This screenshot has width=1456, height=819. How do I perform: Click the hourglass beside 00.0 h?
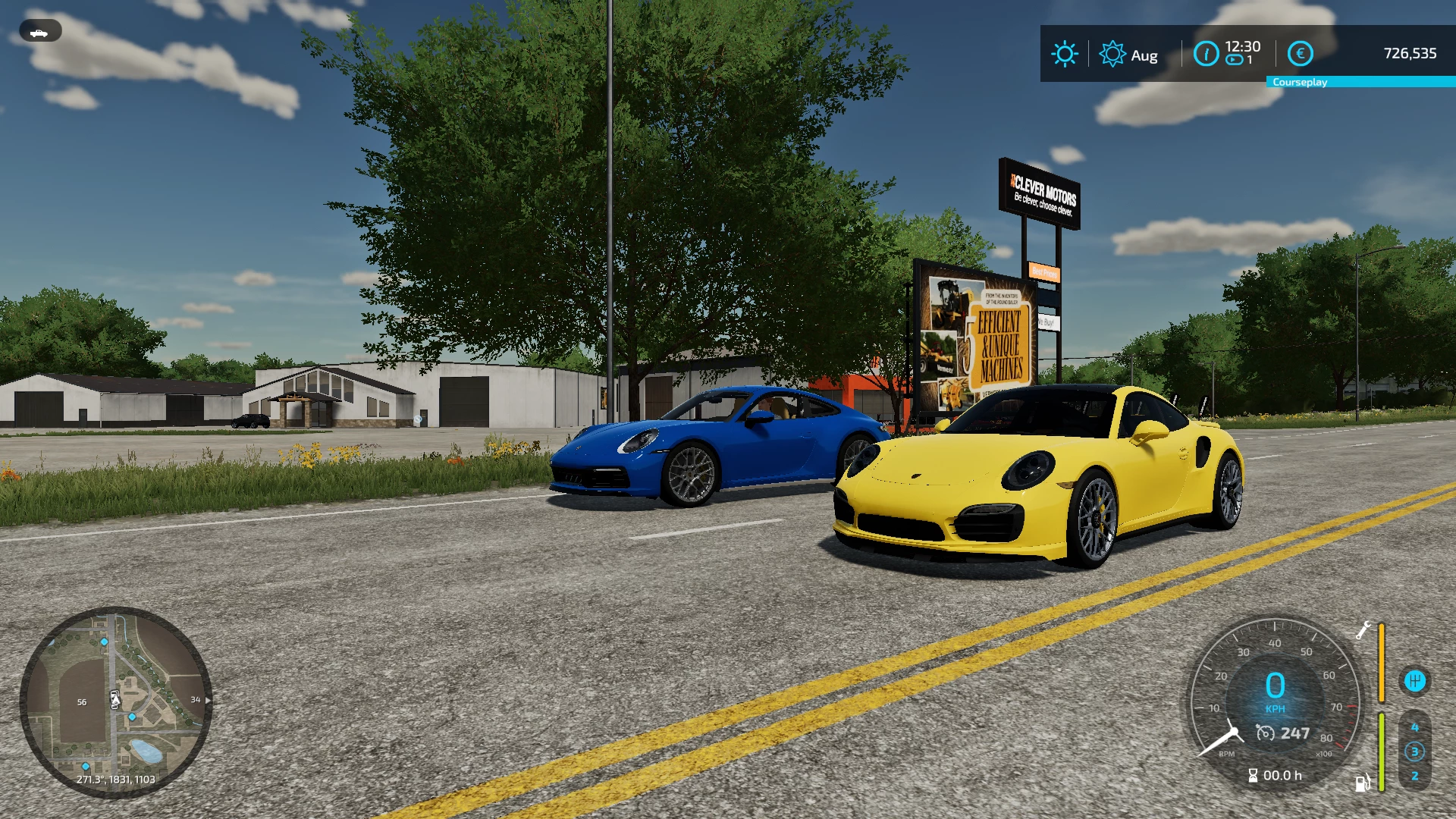tap(1253, 775)
